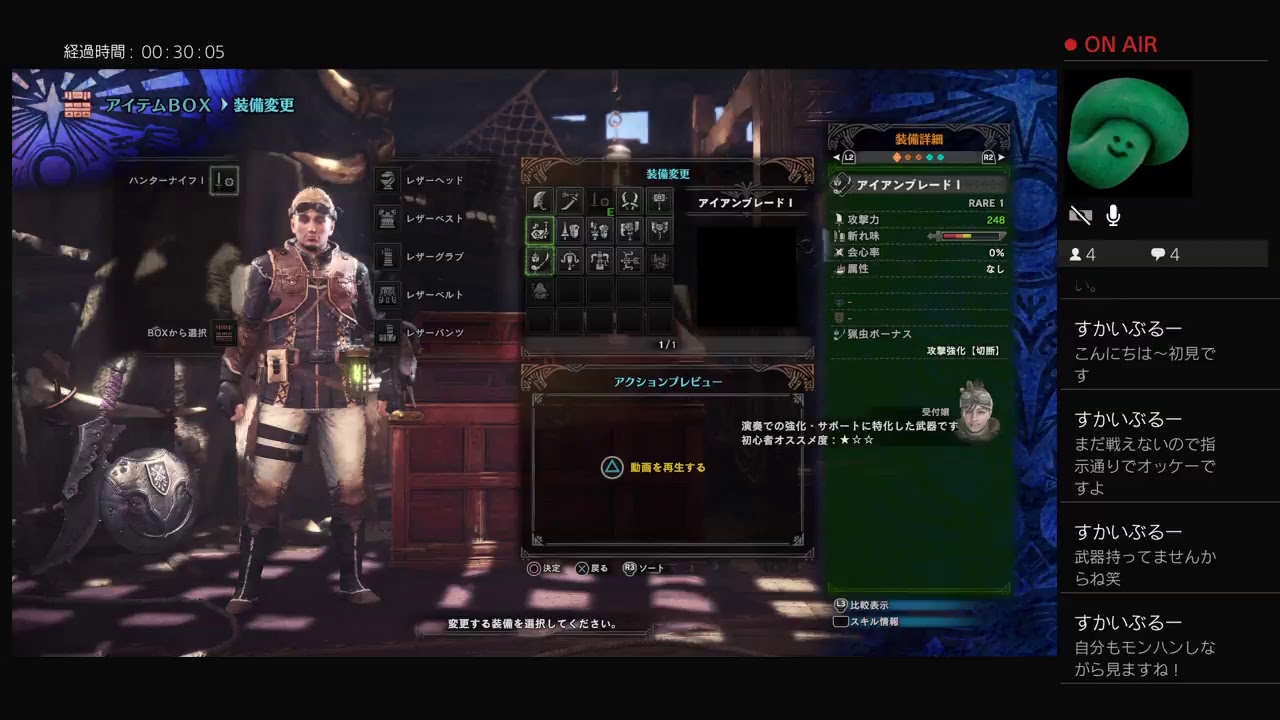Select the Lance weapon type icon
The height and width of the screenshot is (720, 1280).
[x=570, y=230]
